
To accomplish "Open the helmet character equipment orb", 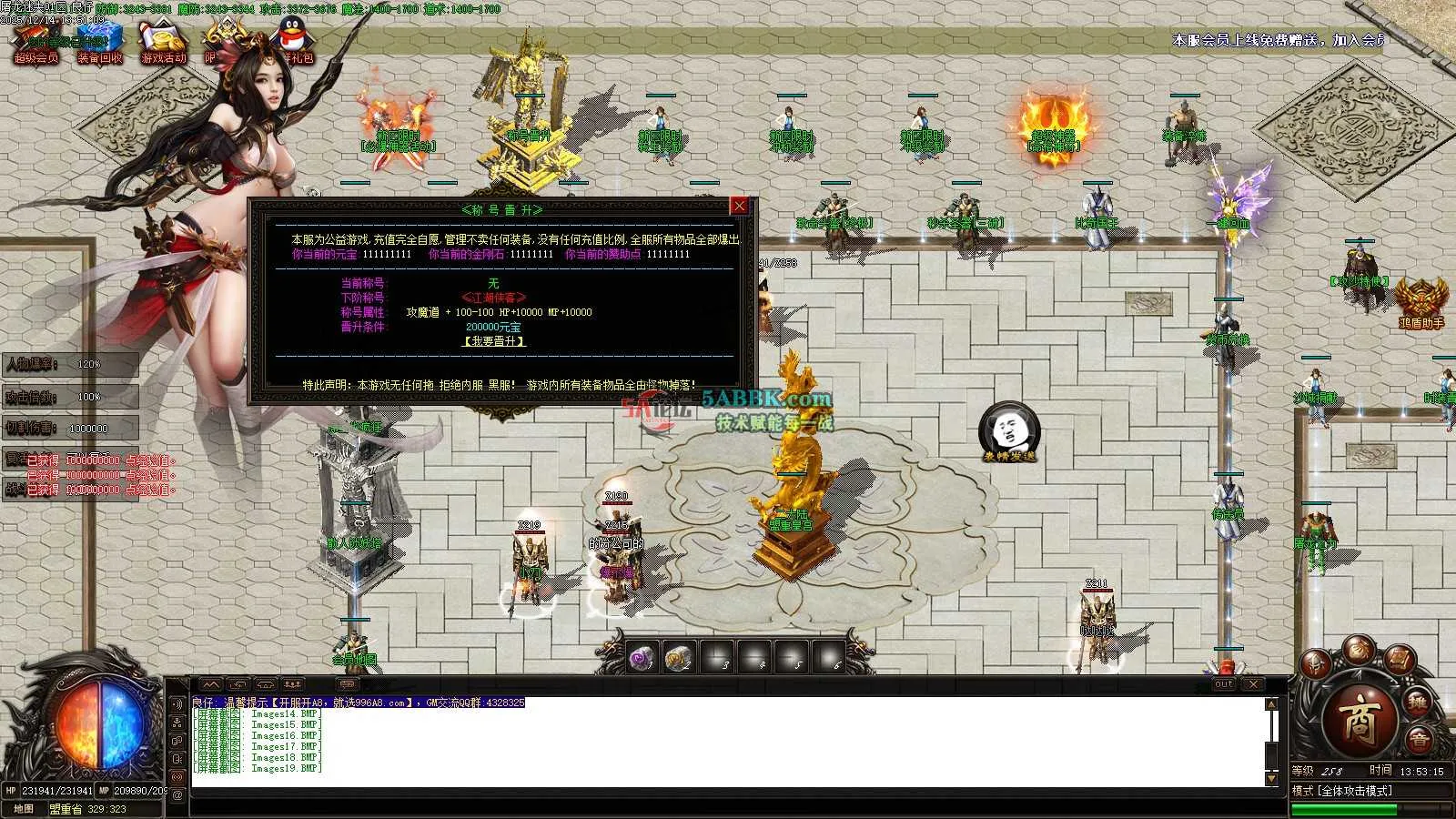I will click(1317, 664).
